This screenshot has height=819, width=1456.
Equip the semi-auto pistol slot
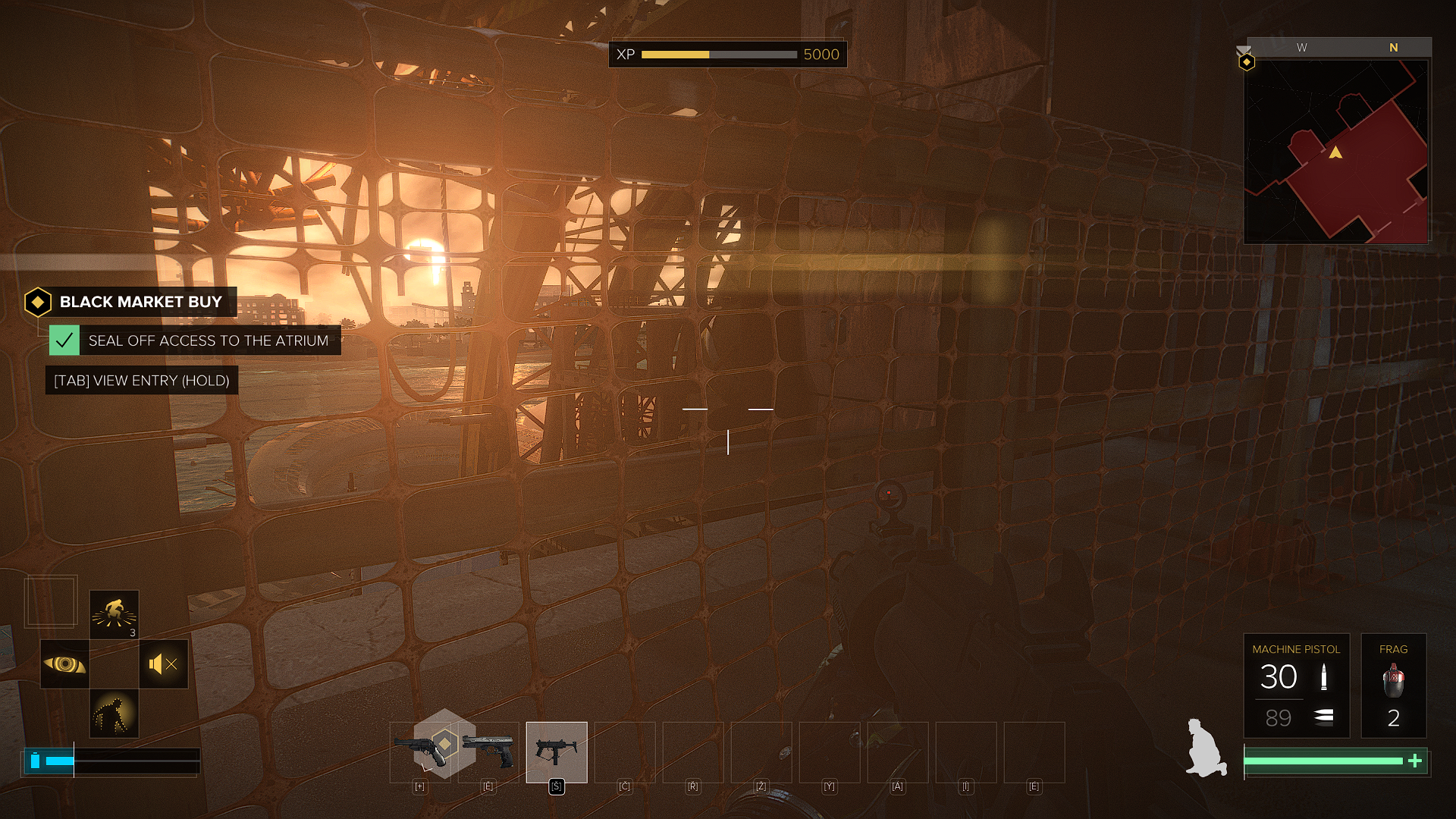(488, 751)
